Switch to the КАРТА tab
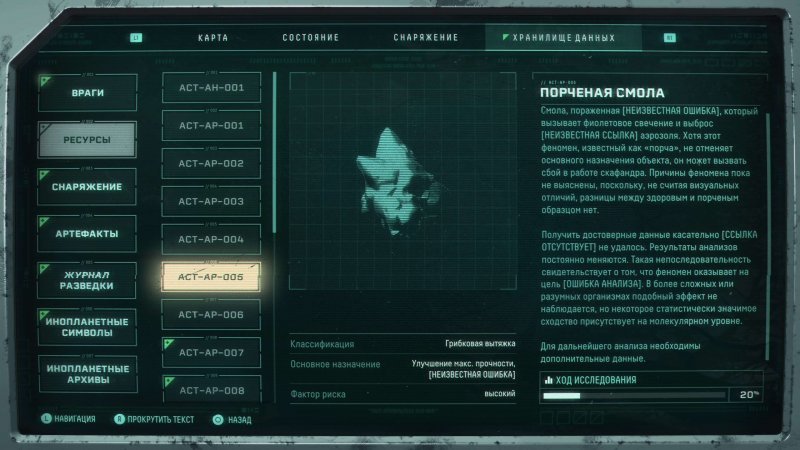Screen dimensions: 800x450 [x=214, y=38]
